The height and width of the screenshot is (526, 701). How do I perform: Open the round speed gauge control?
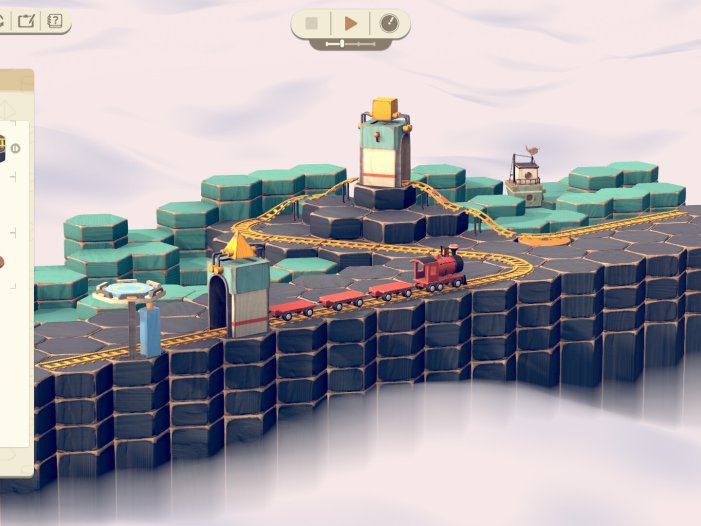click(x=388, y=23)
